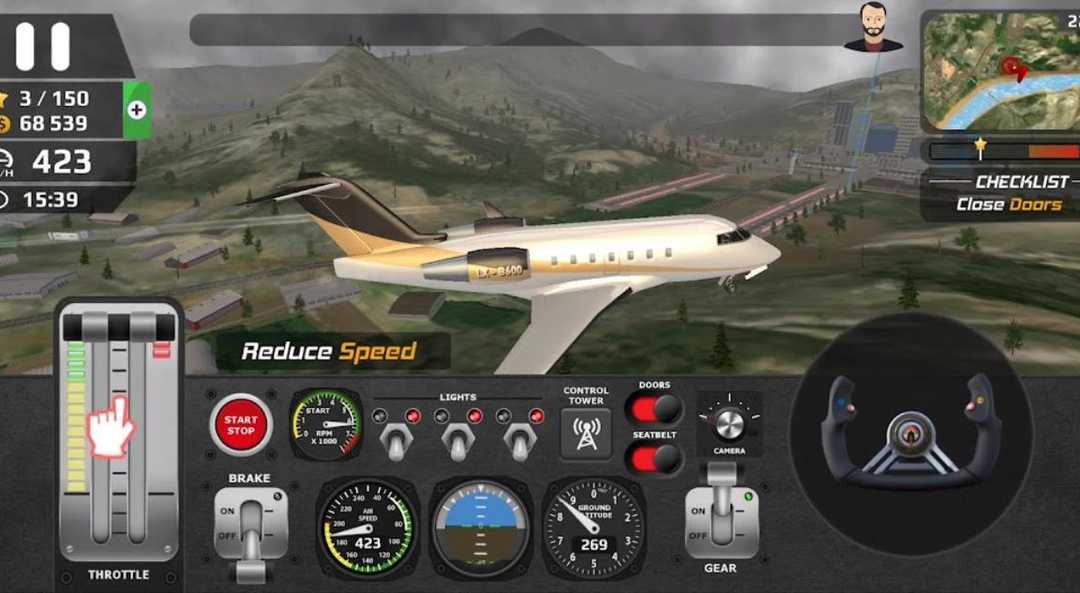The image size is (1080, 593).
Task: Toggle the Seatbelt switch
Action: pos(654,458)
